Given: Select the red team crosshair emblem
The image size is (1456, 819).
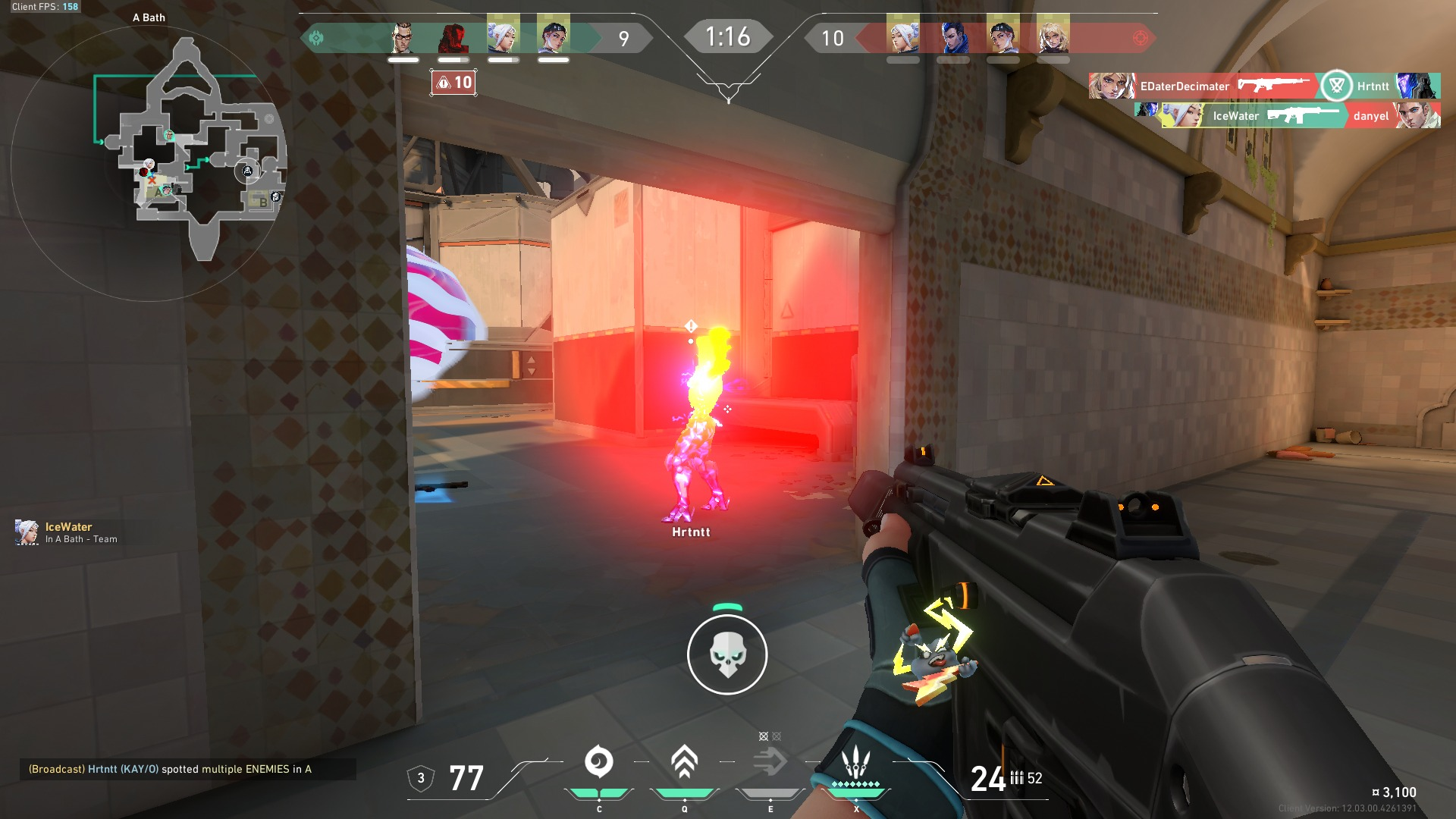Looking at the screenshot, I should click(x=1140, y=38).
